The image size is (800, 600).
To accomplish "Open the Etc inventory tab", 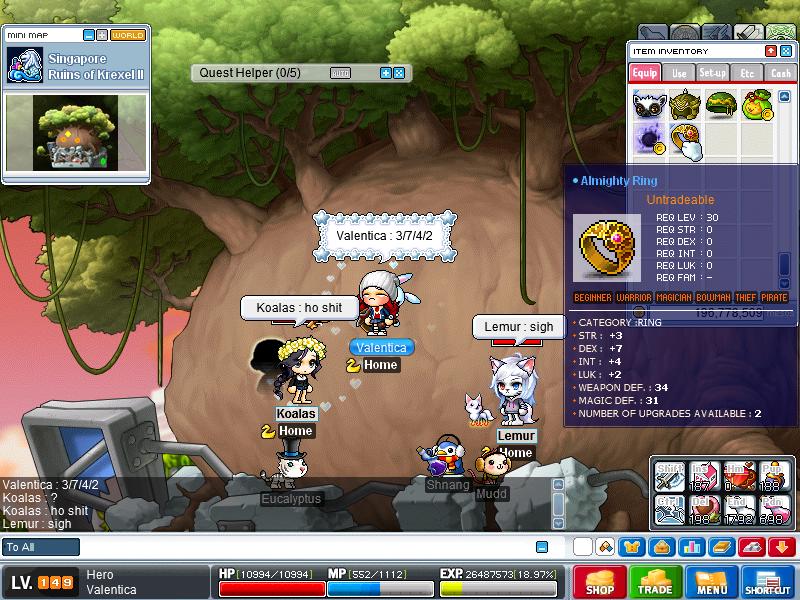I will [746, 73].
